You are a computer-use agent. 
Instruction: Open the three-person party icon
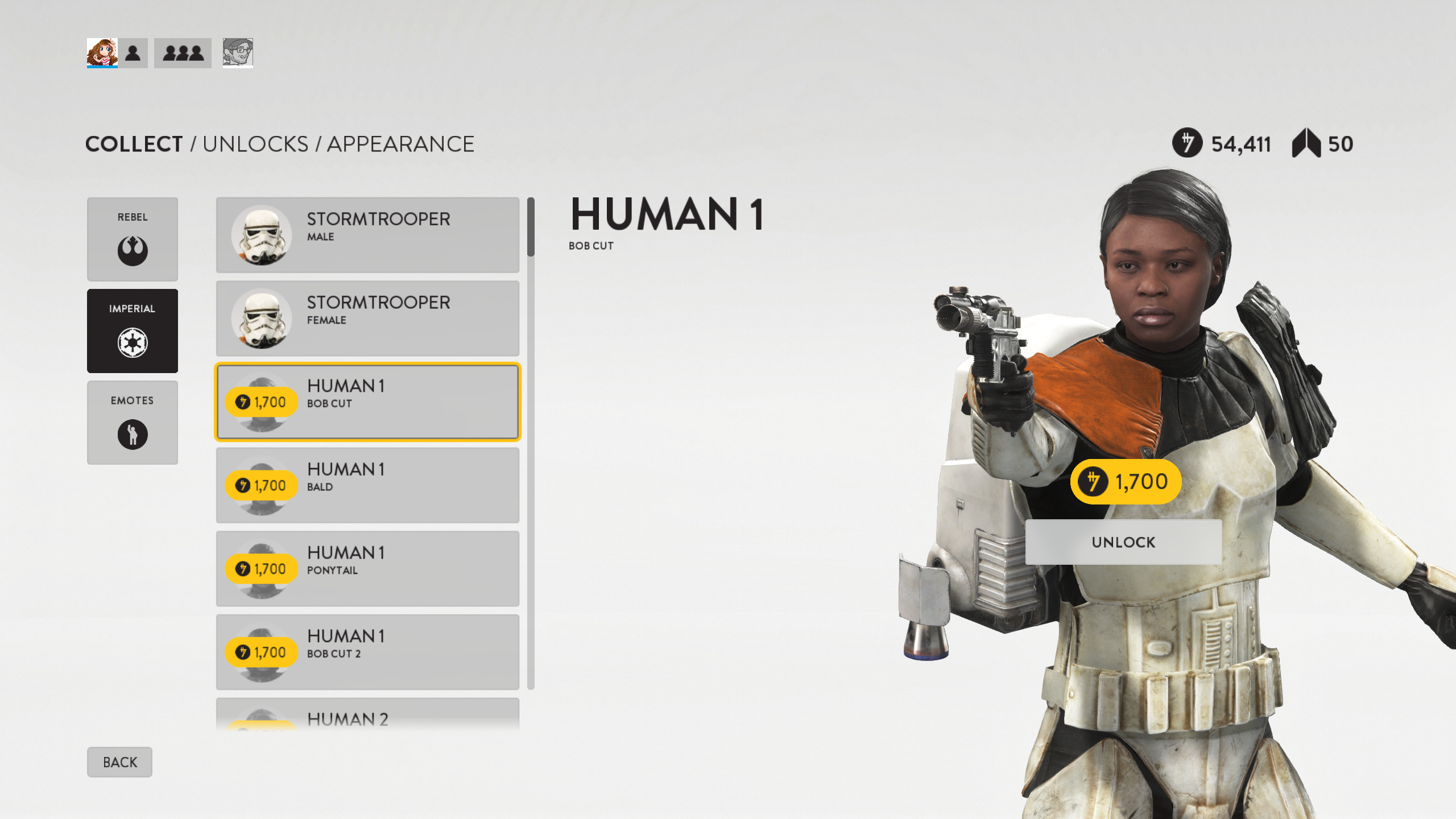tap(183, 53)
